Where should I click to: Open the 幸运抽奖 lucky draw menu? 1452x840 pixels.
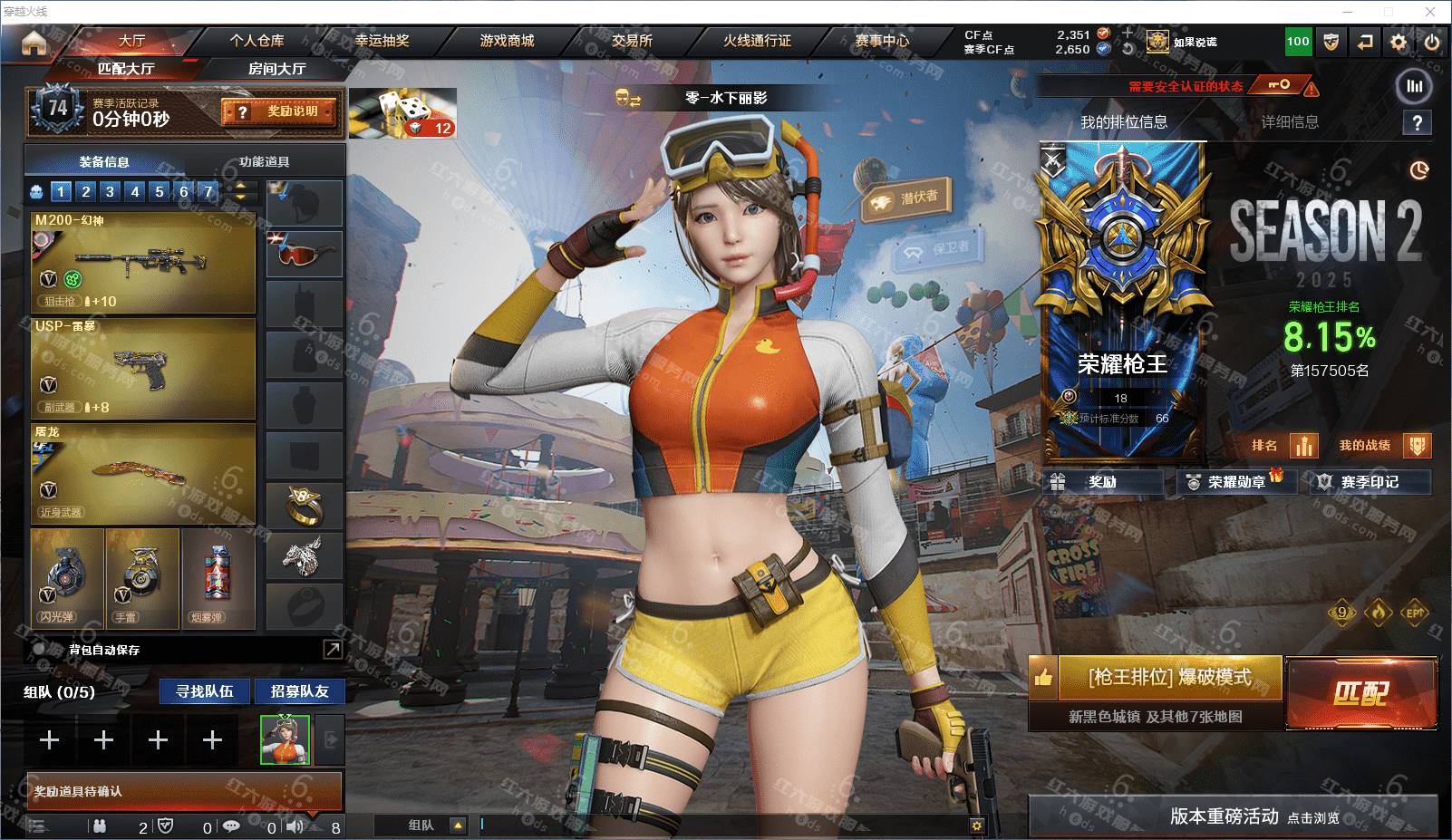point(382,41)
